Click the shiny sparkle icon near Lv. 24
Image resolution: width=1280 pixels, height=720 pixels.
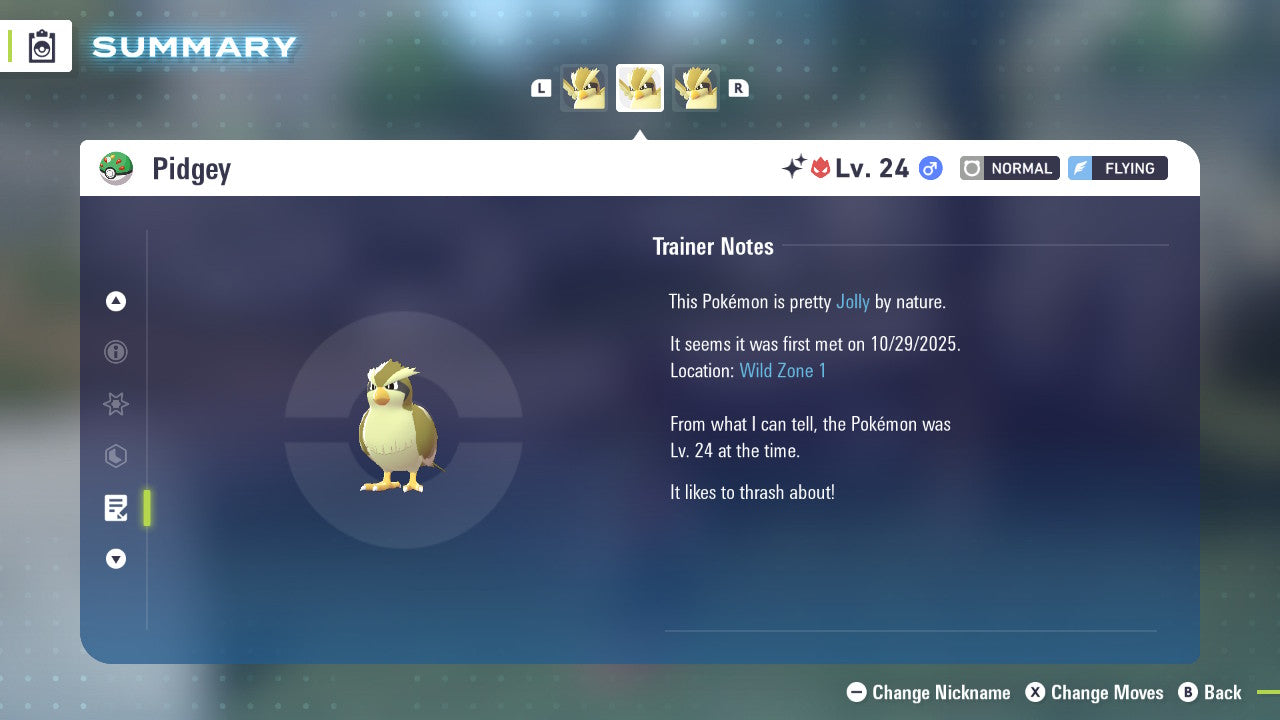793,166
